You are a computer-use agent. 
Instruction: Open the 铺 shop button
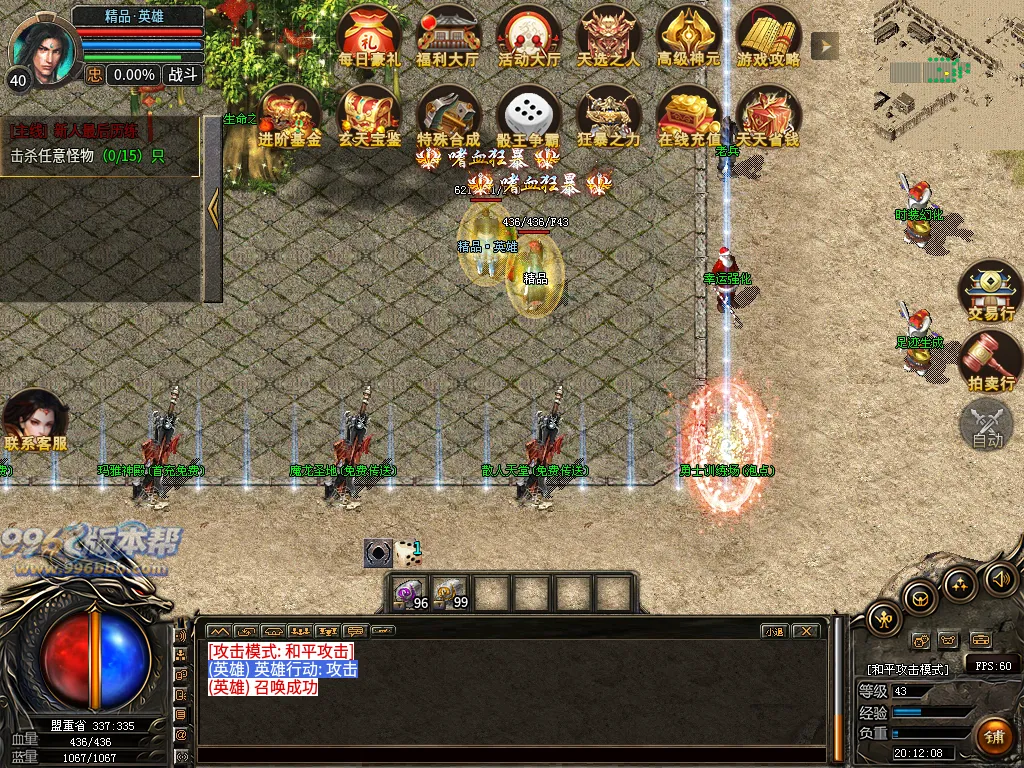pyautogui.click(x=994, y=737)
